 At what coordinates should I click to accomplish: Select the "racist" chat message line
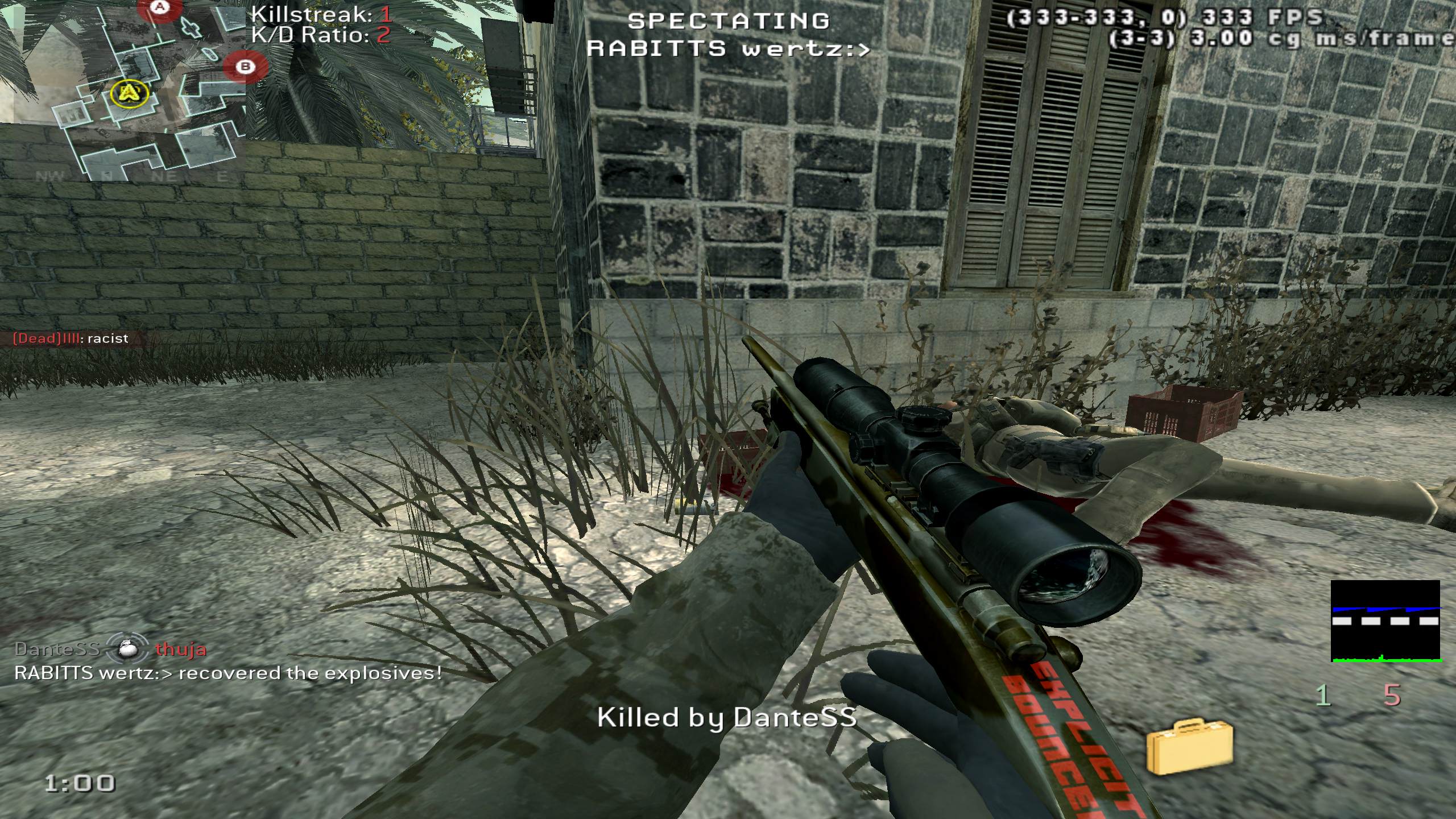coord(71,339)
